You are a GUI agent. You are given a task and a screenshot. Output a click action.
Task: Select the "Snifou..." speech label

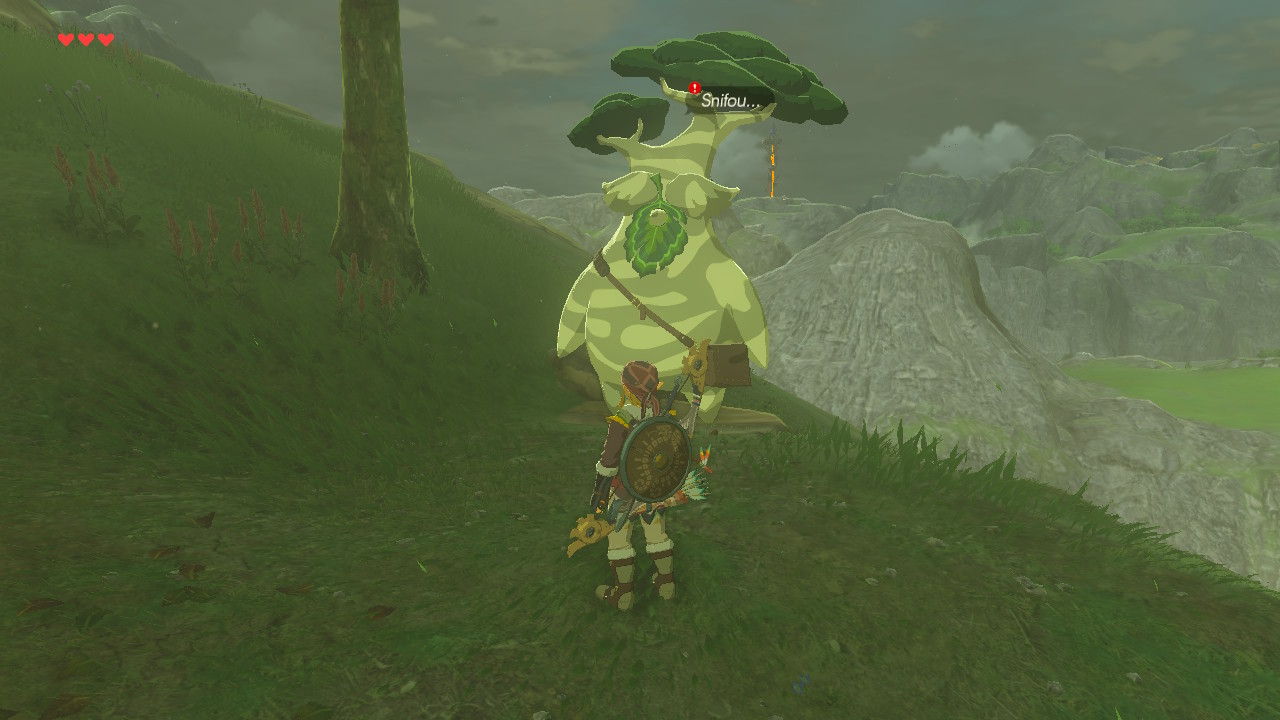[x=730, y=100]
